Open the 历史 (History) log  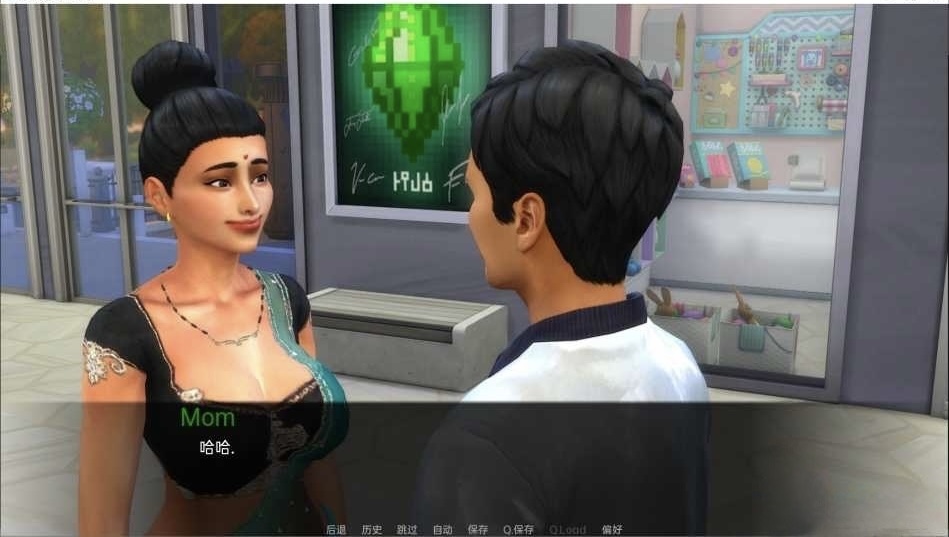coord(372,529)
